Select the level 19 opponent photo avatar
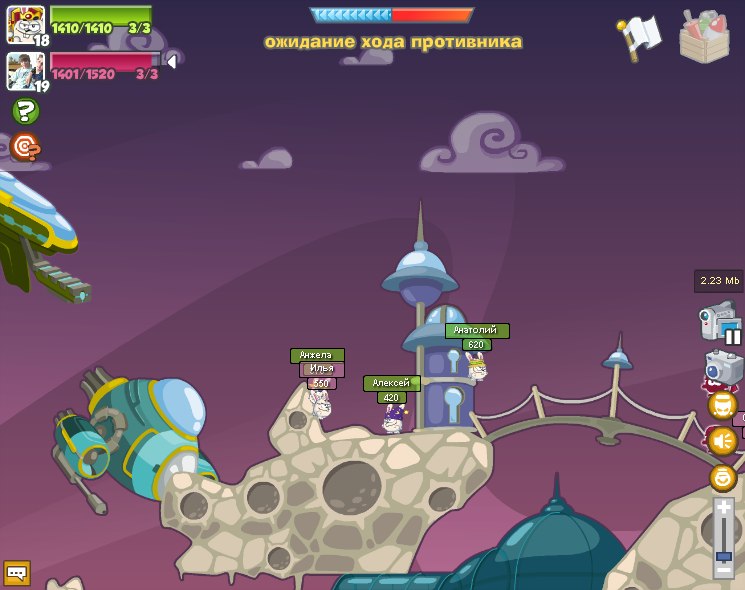 (x=24, y=70)
